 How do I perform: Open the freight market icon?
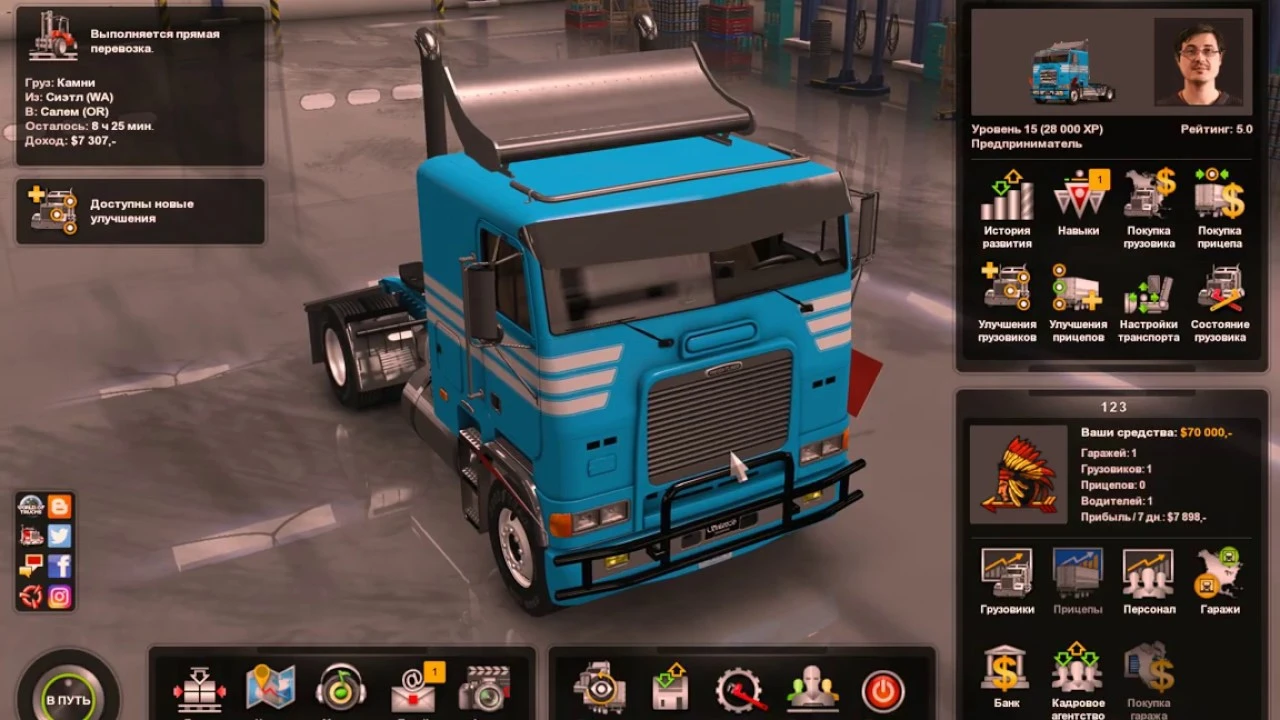tap(198, 687)
